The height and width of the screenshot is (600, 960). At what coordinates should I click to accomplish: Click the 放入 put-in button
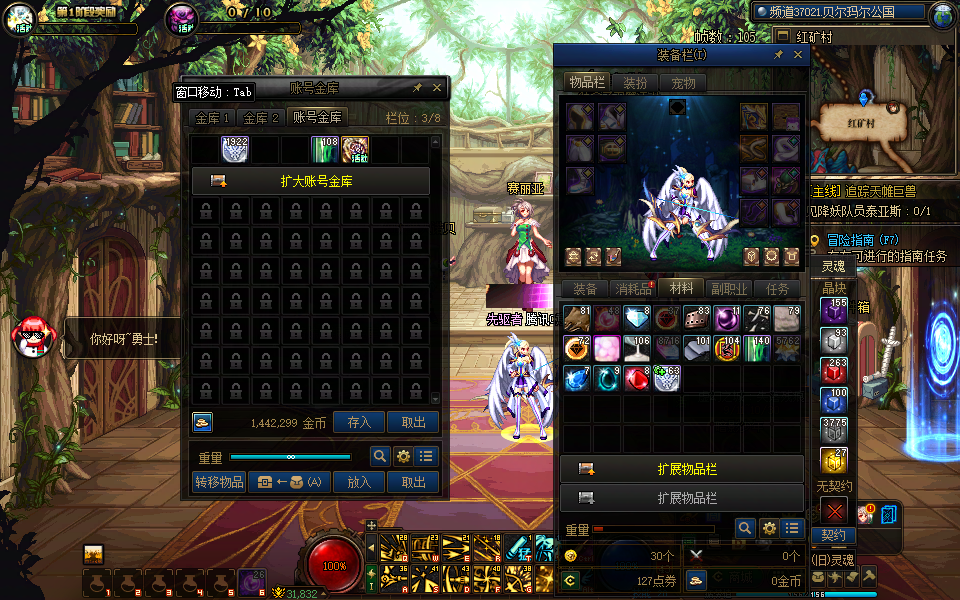[x=359, y=482]
